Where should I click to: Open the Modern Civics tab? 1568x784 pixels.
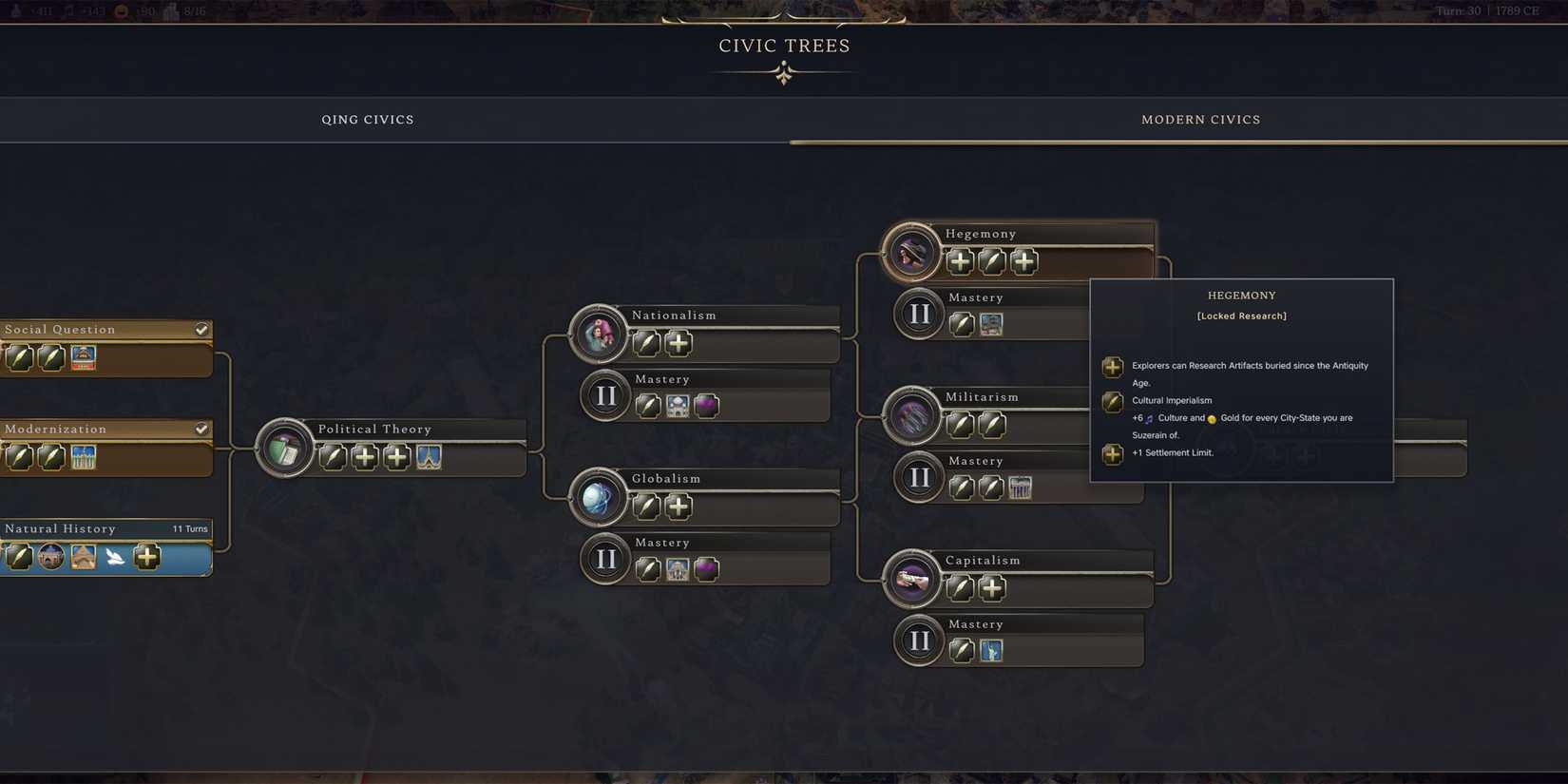[x=1200, y=119]
